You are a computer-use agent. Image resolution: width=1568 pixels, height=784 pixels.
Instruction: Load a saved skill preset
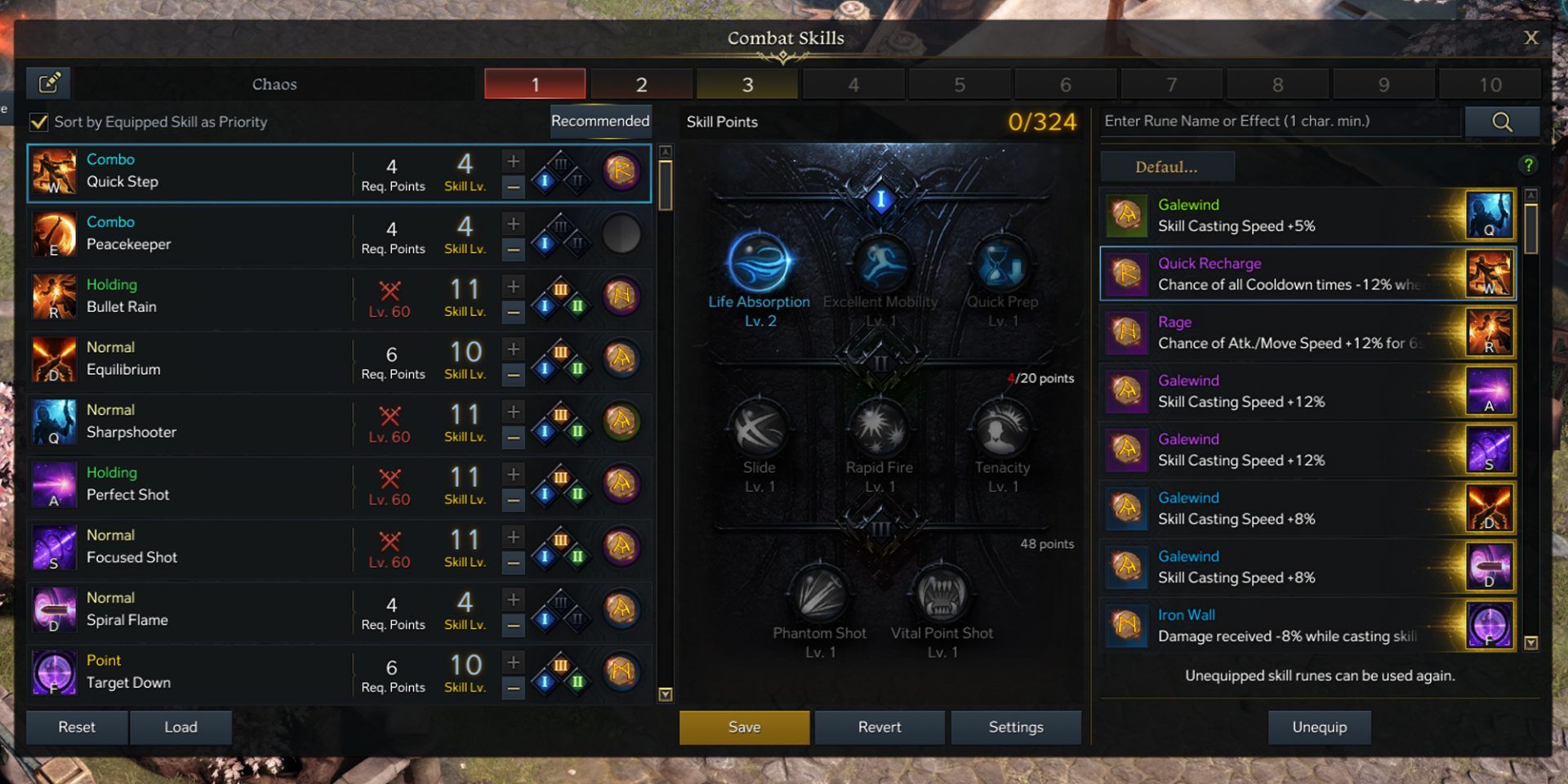tap(180, 727)
